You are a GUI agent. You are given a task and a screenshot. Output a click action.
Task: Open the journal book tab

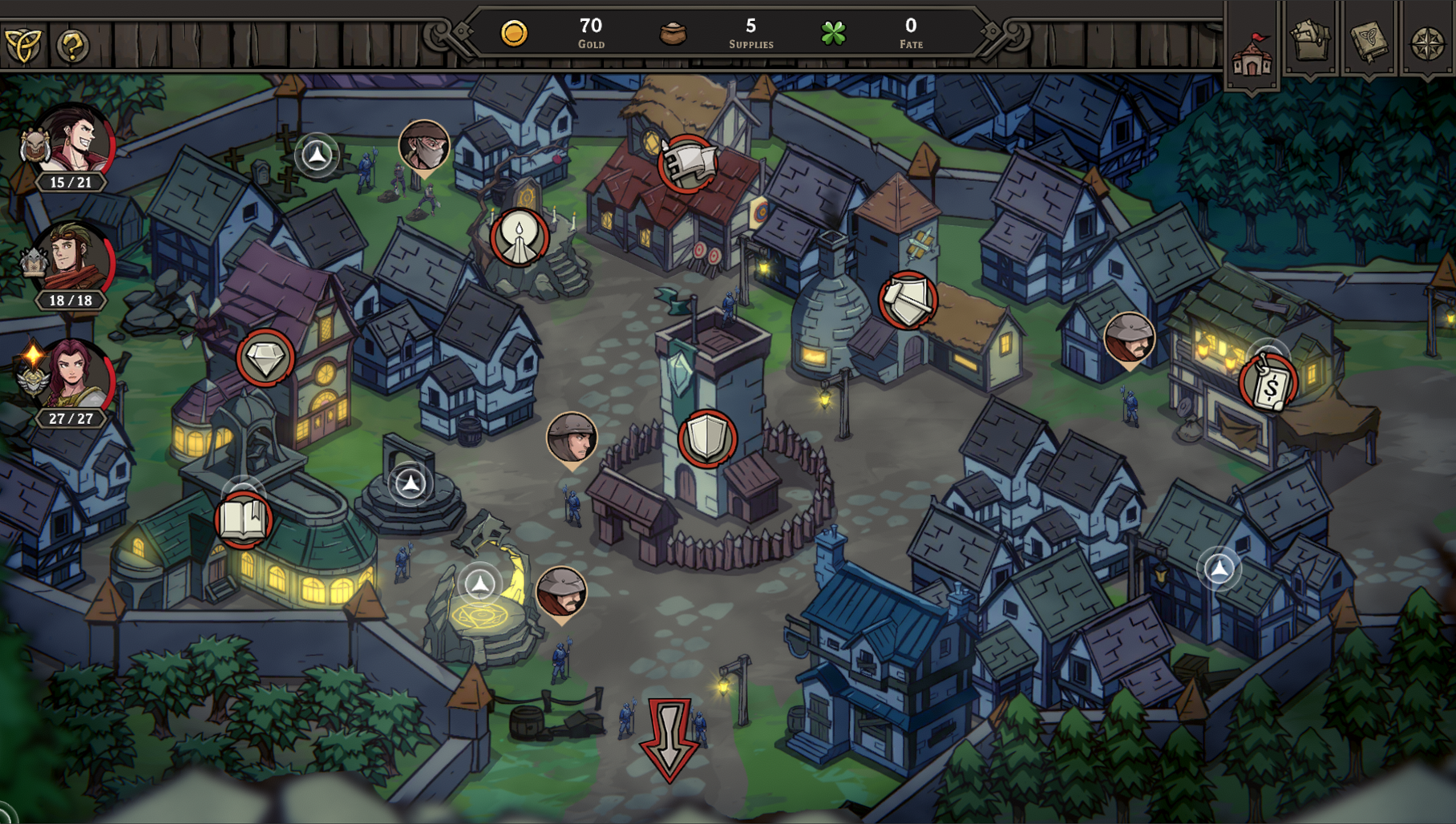(1368, 42)
